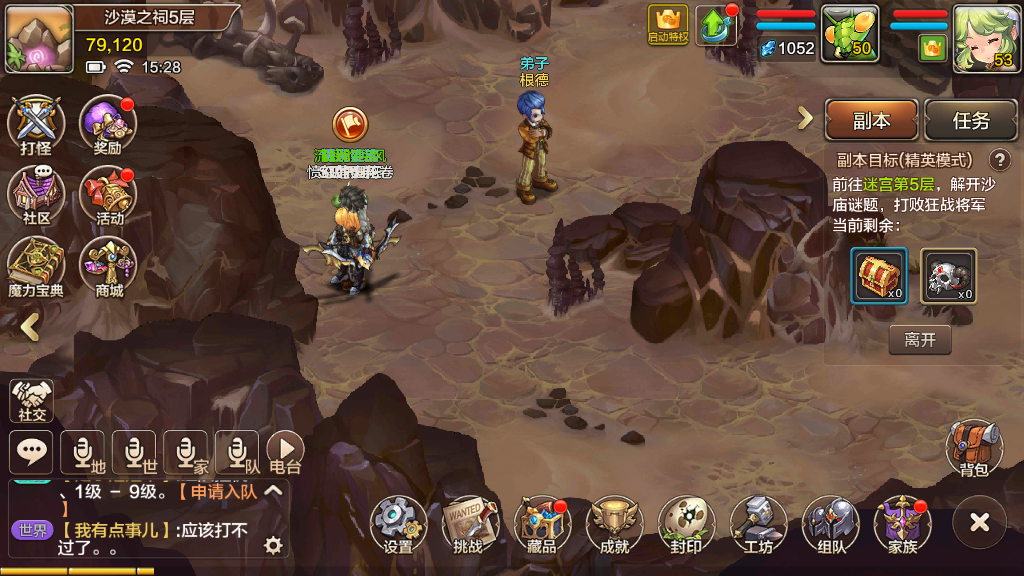Open the 藏品 collection menu
Screen dimensions: 1024x576
click(542, 523)
